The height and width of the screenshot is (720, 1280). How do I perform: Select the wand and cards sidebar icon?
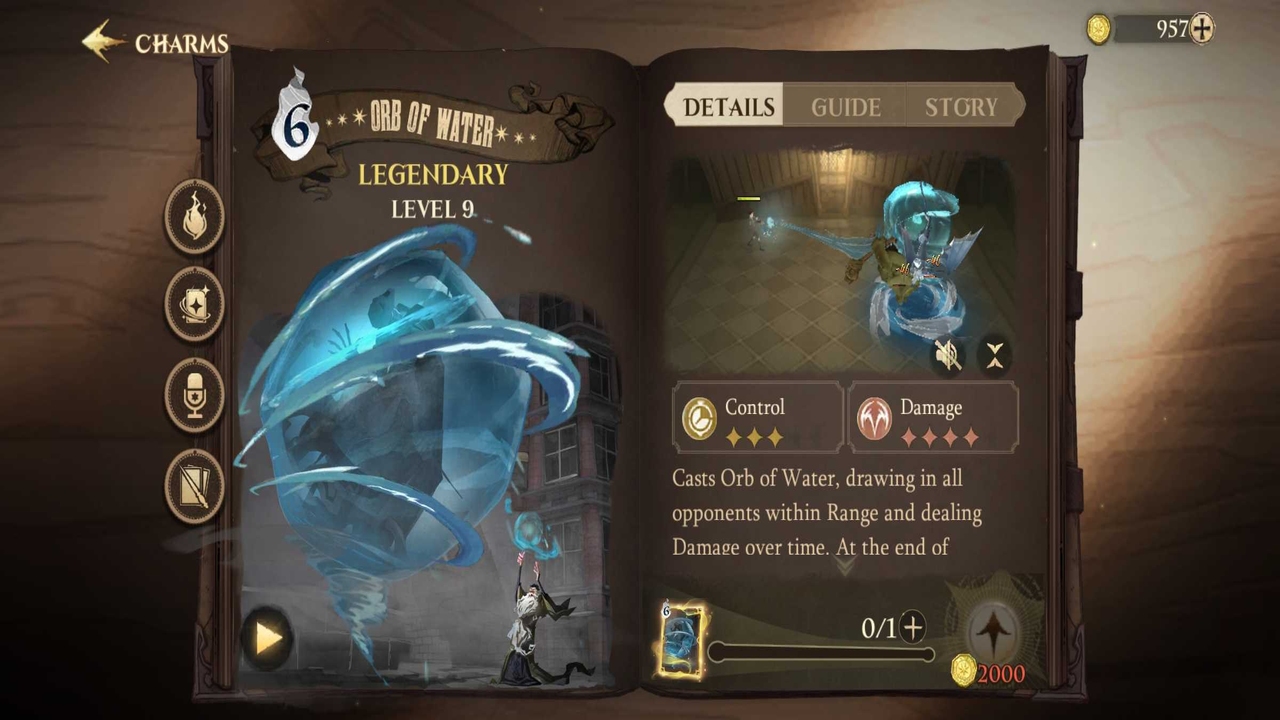pos(193,483)
